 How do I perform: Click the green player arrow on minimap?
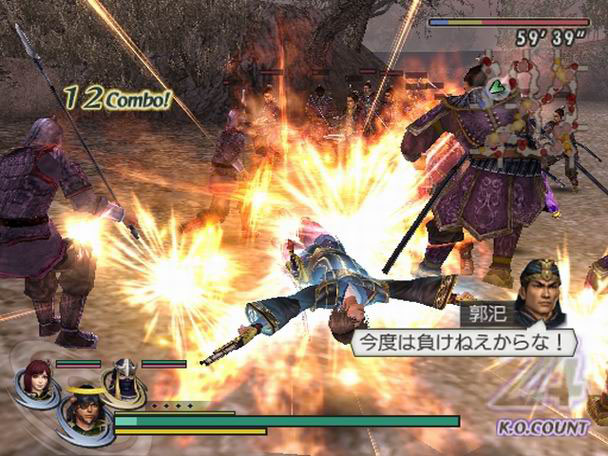tap(495, 87)
